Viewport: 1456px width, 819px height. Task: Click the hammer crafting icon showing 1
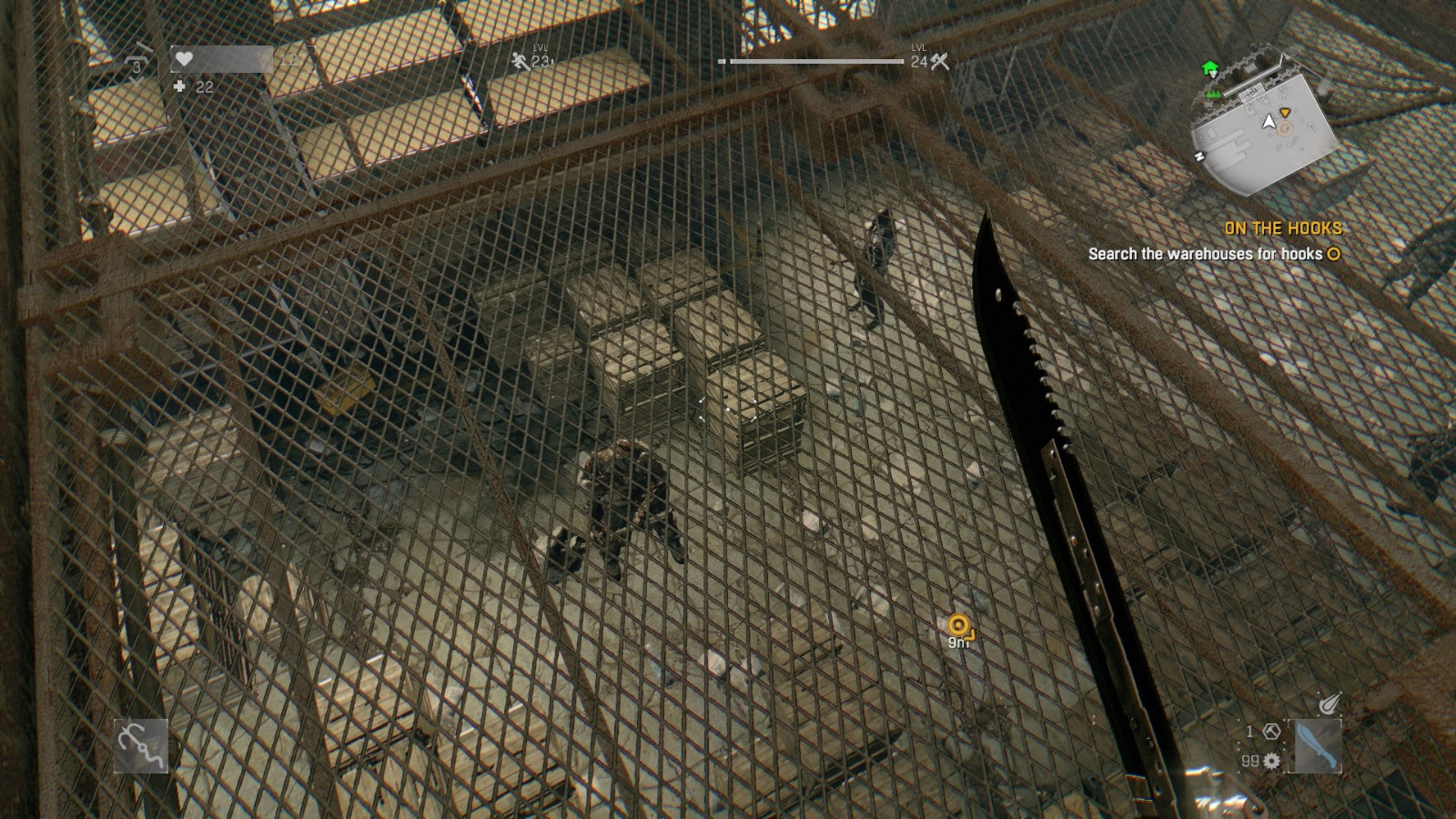pyautogui.click(x=1272, y=732)
